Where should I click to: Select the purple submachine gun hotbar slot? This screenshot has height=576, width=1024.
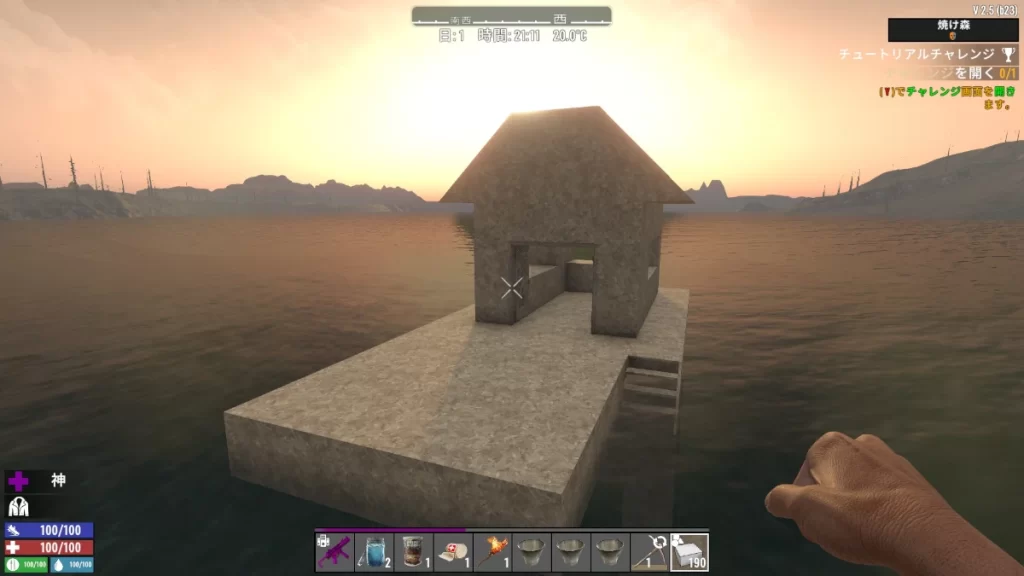tap(334, 552)
